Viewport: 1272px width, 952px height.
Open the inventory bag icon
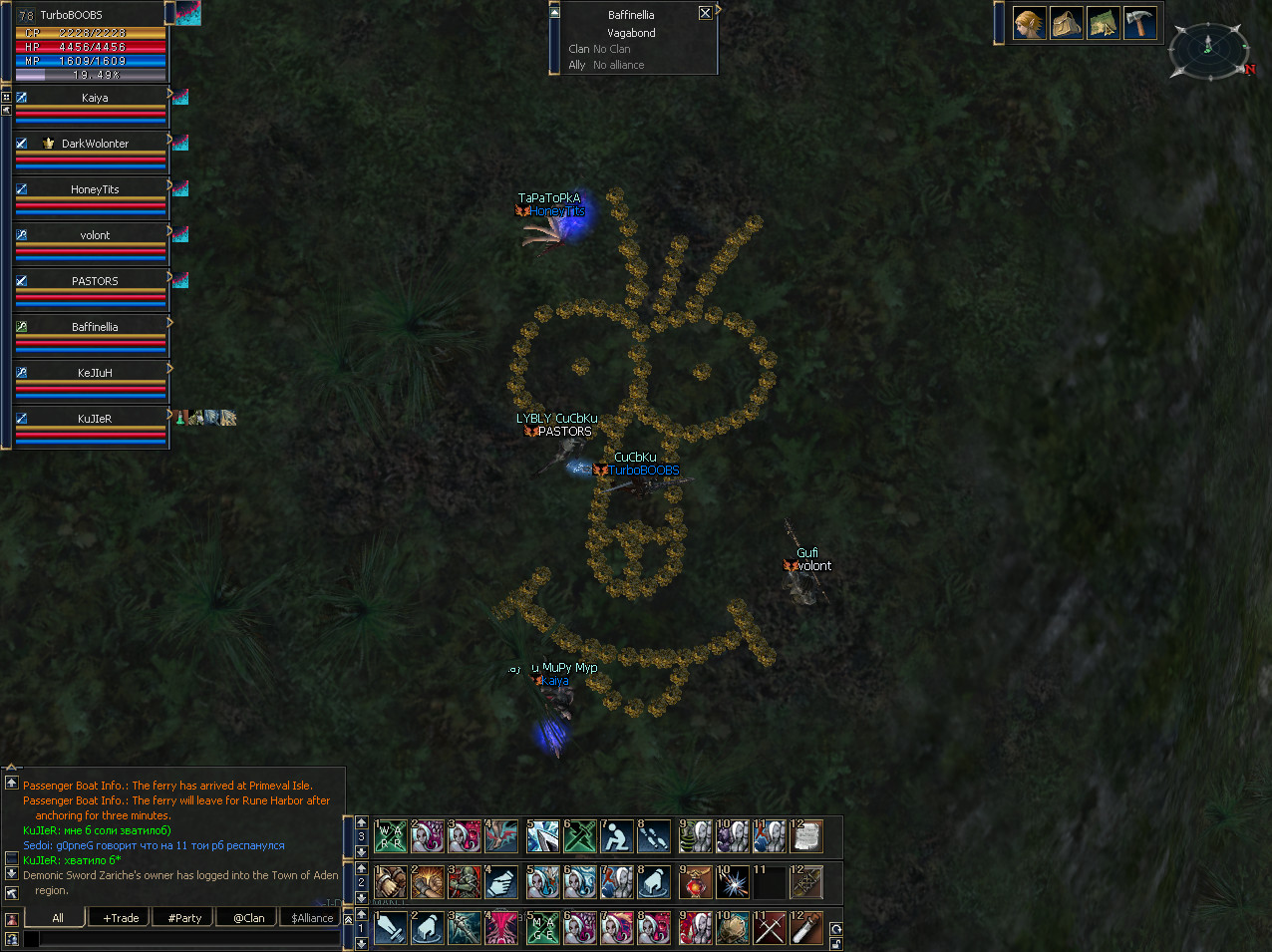click(1067, 23)
